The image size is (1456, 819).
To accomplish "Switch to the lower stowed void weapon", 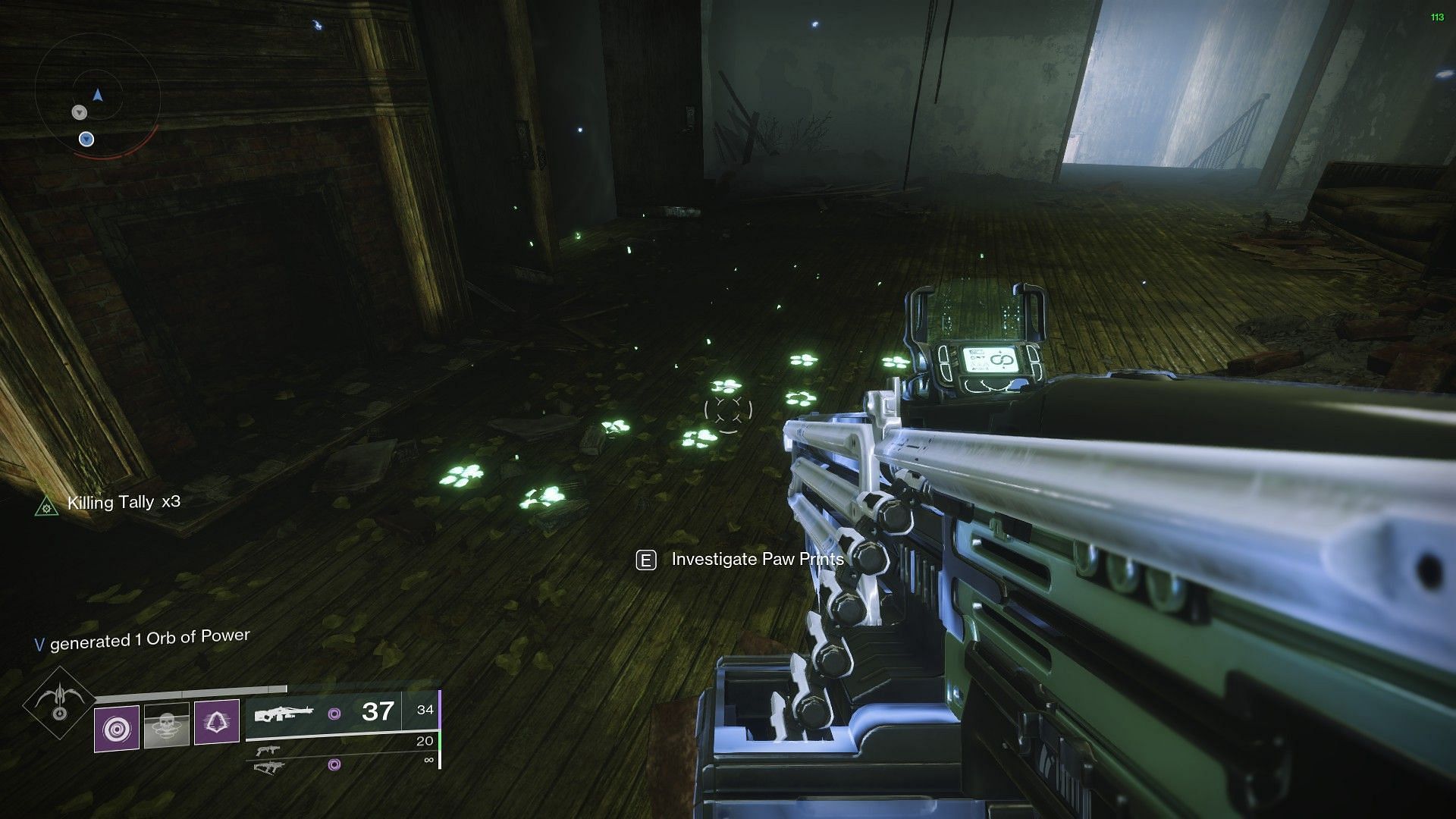I will [268, 766].
